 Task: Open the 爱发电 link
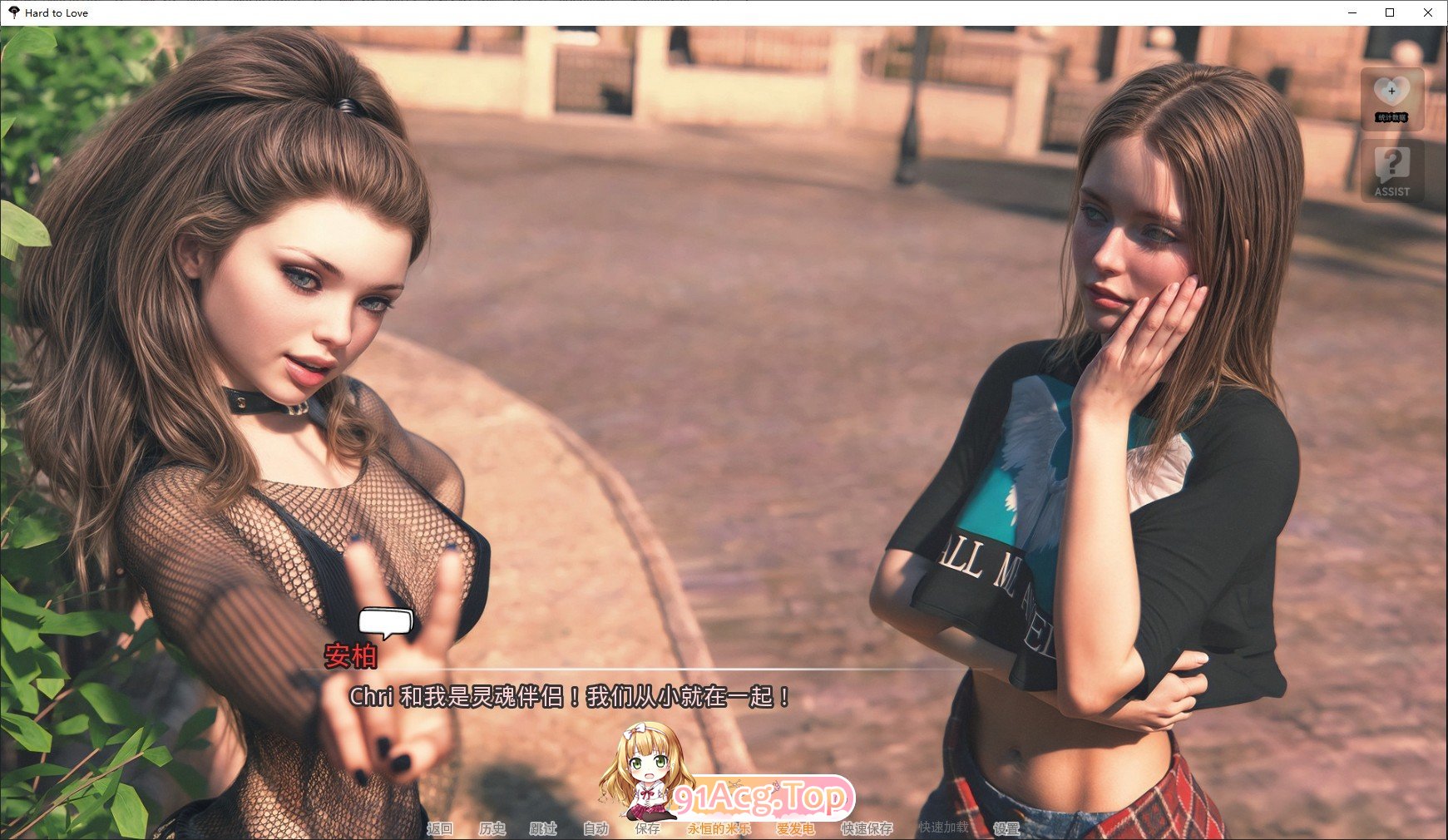pyautogui.click(x=795, y=828)
